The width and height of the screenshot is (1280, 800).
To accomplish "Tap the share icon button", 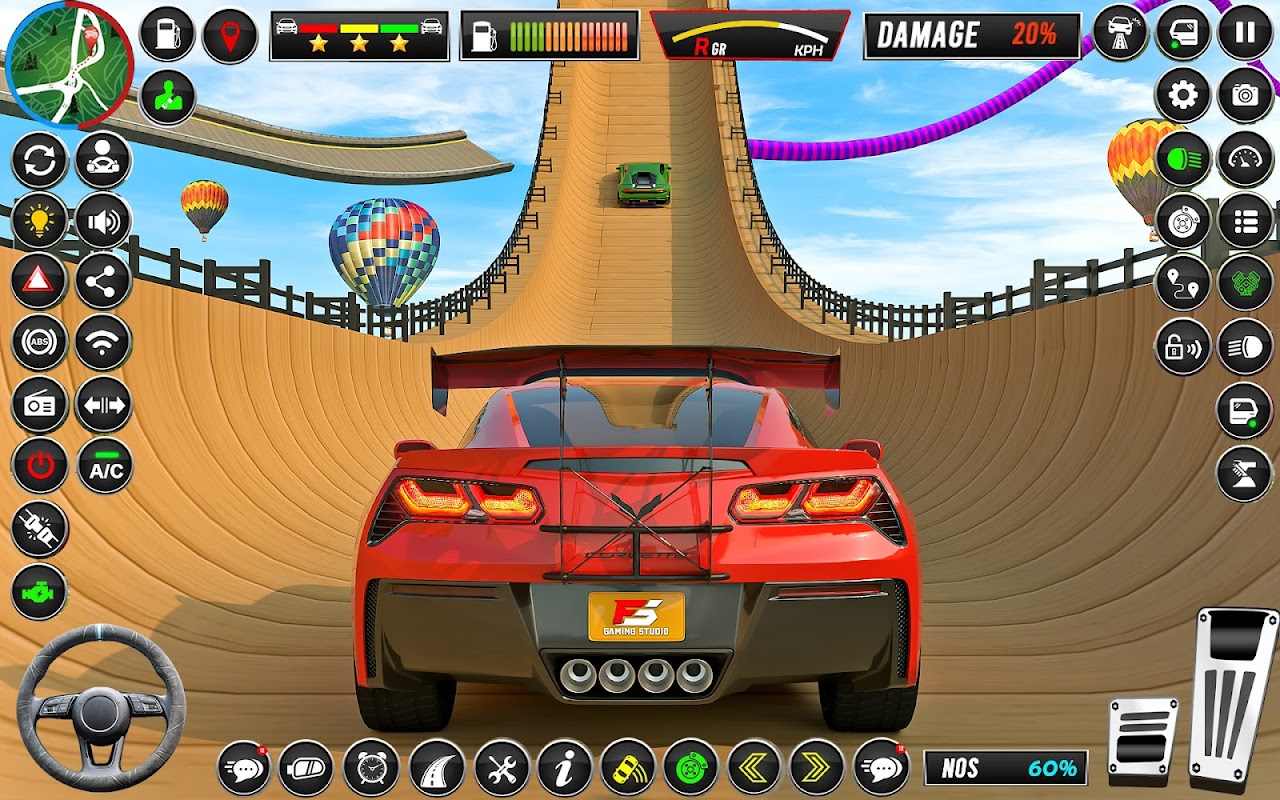I will (103, 281).
